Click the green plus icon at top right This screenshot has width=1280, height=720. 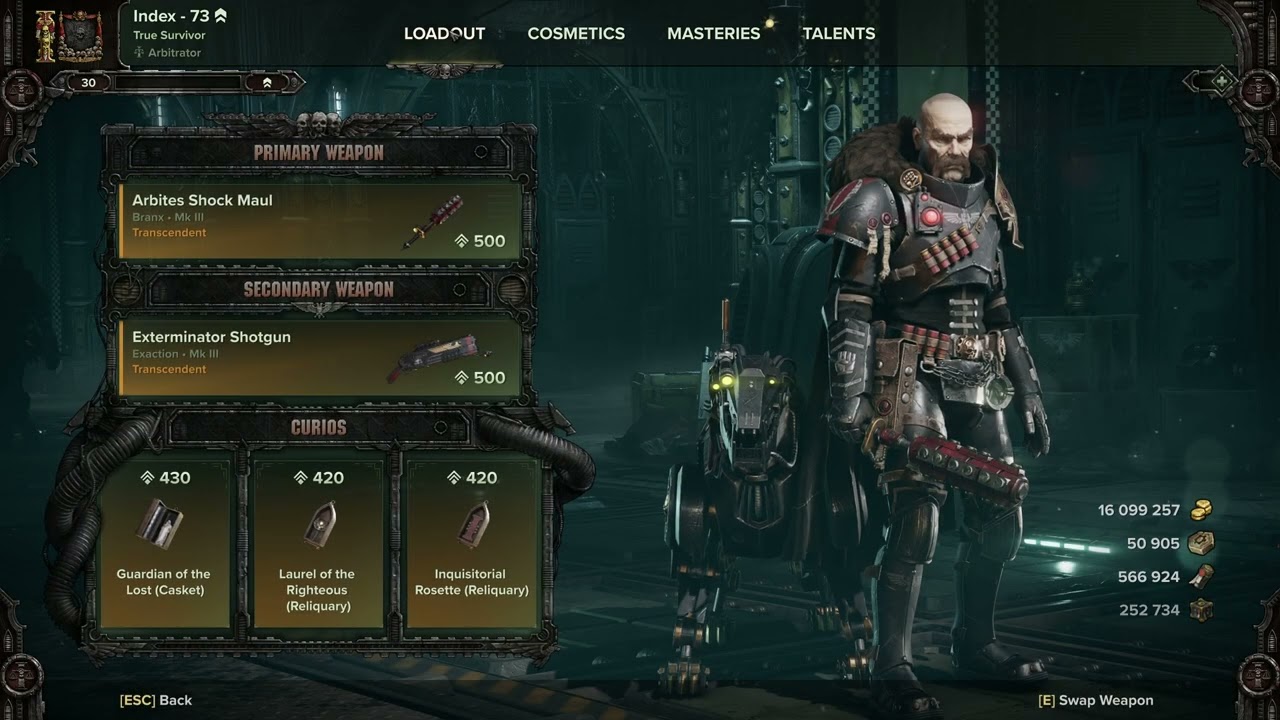click(x=1222, y=81)
